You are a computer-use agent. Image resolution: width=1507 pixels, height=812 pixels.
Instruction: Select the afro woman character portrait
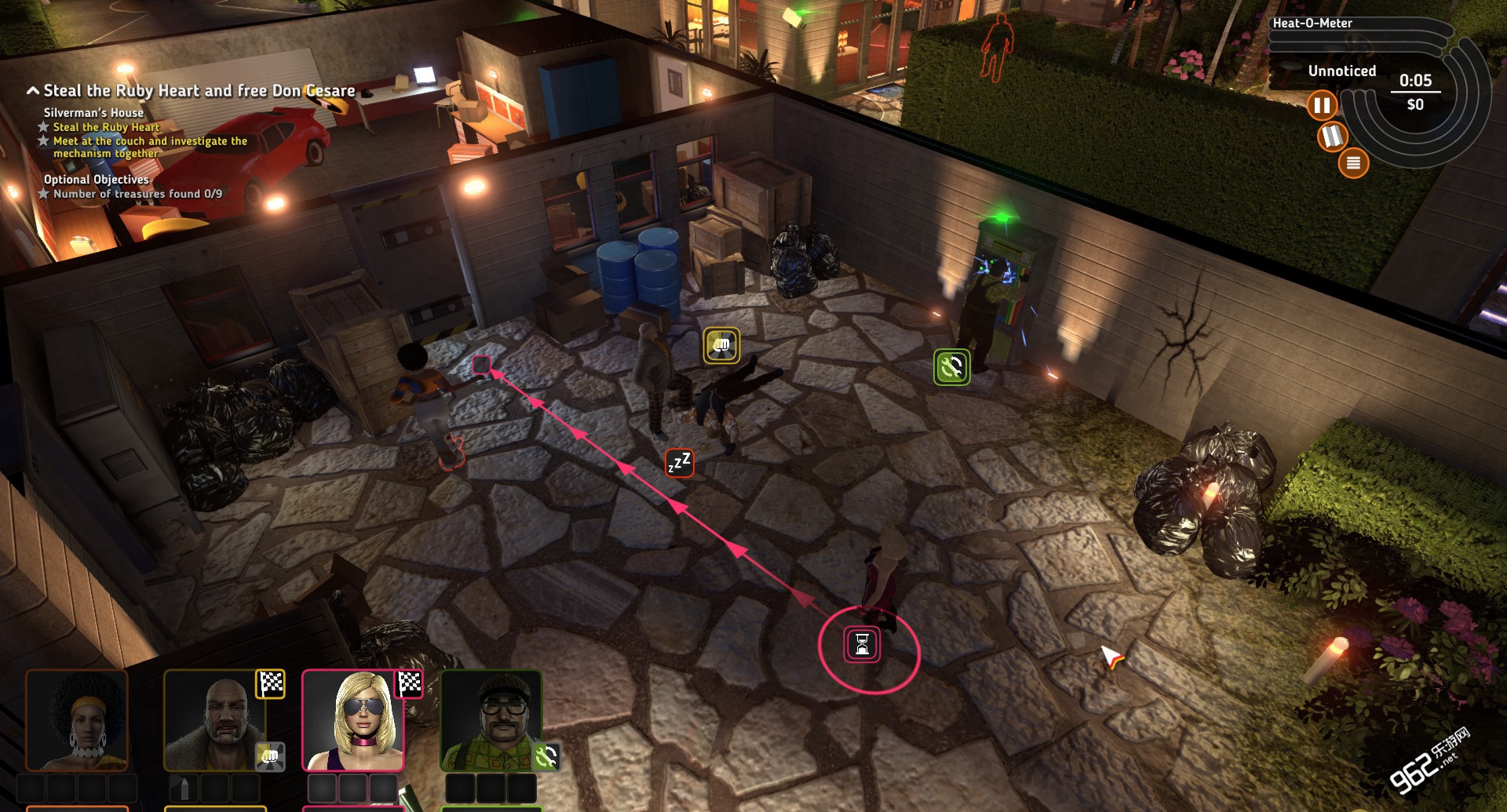[77, 720]
